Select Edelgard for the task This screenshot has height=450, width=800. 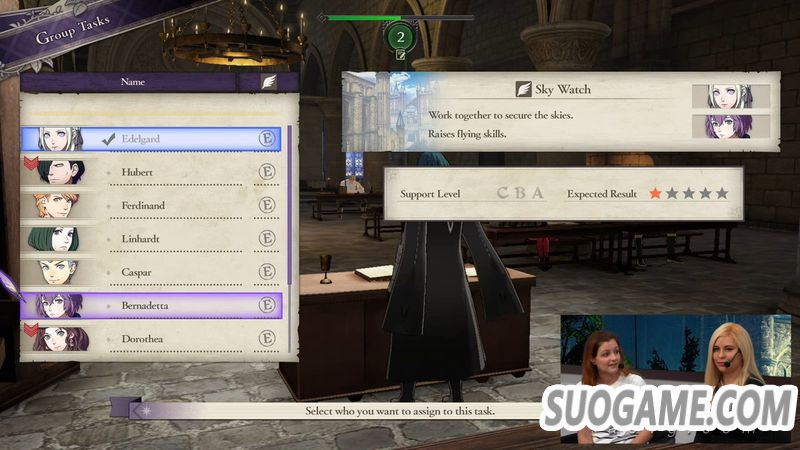[152, 138]
